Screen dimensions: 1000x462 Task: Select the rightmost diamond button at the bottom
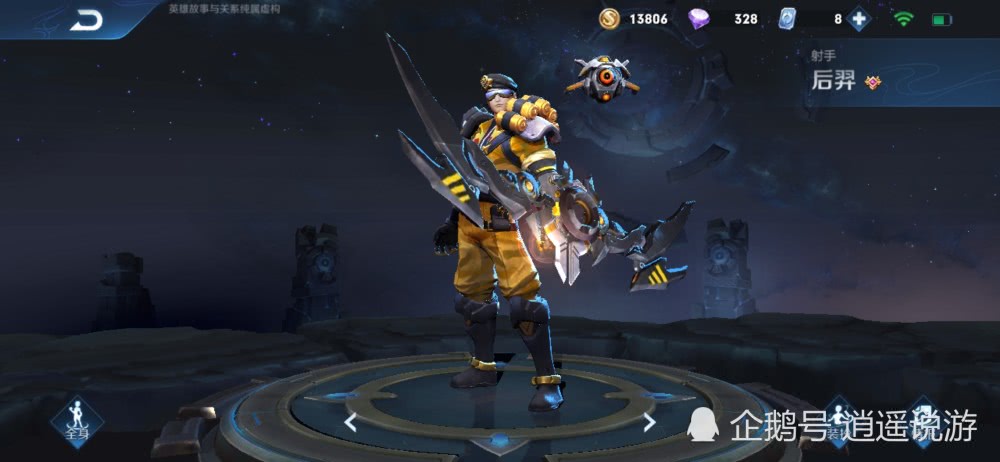point(922,420)
